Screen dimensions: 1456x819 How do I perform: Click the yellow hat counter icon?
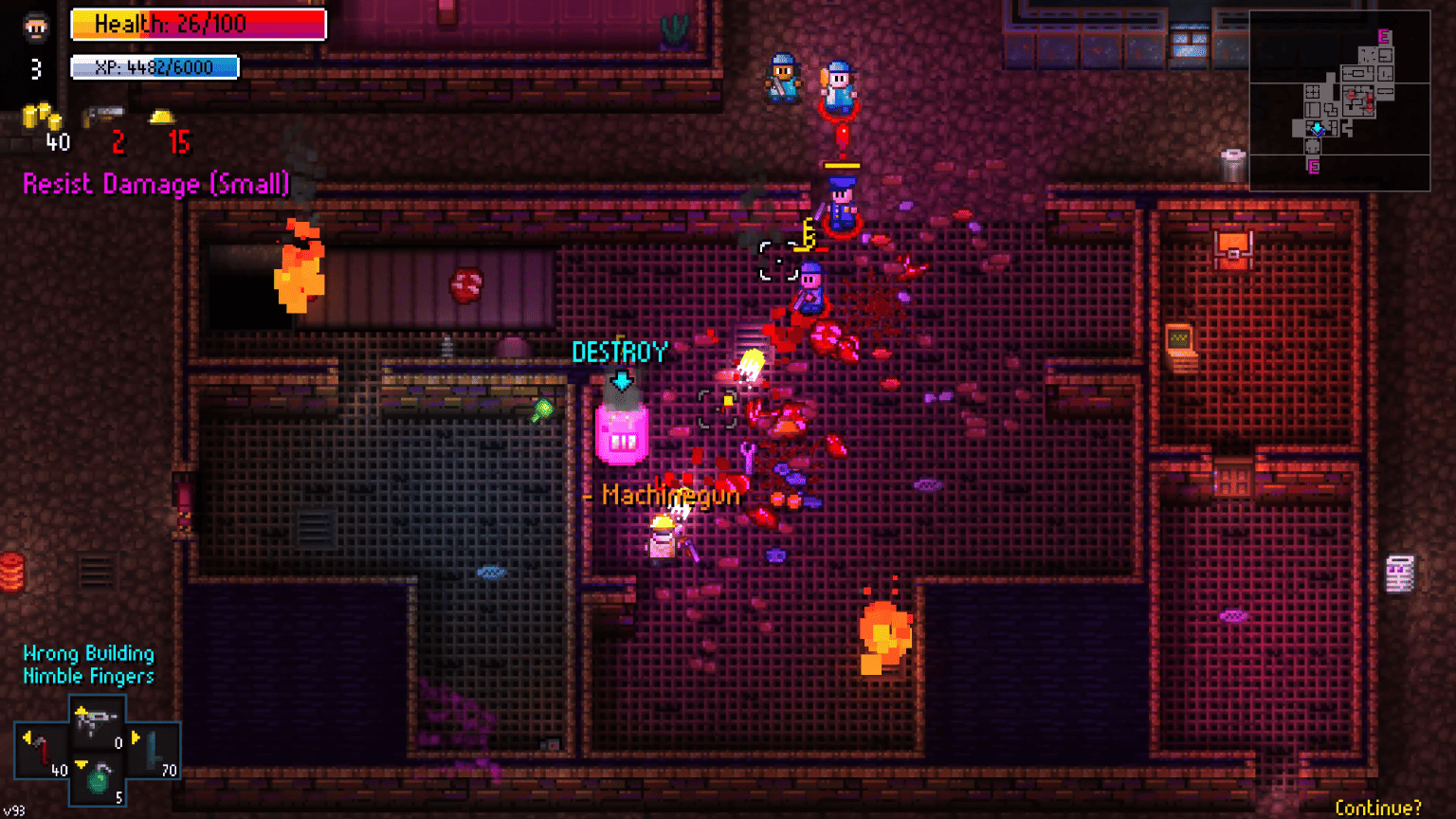pyautogui.click(x=163, y=118)
